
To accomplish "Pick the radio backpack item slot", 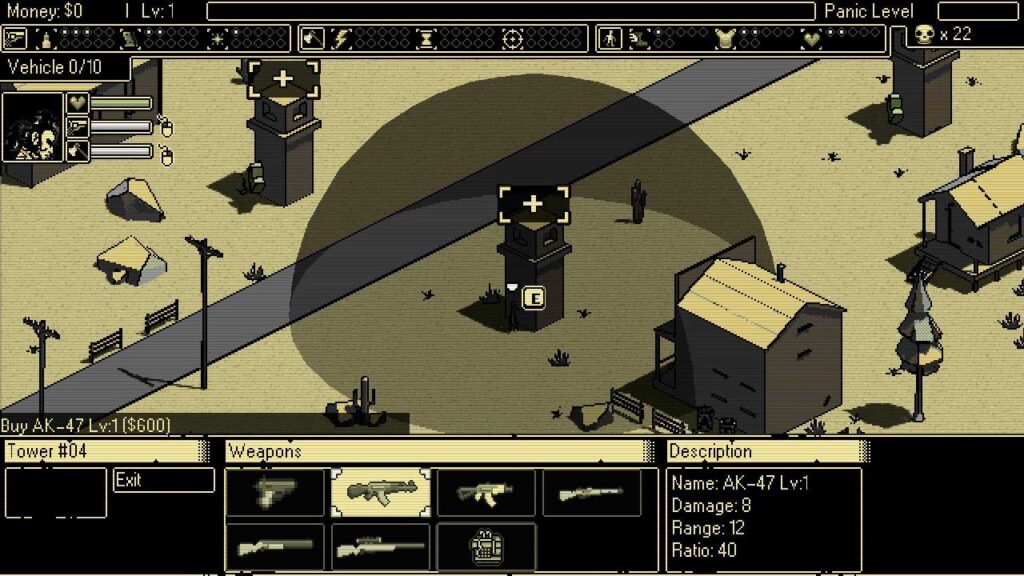I will click(x=487, y=548).
